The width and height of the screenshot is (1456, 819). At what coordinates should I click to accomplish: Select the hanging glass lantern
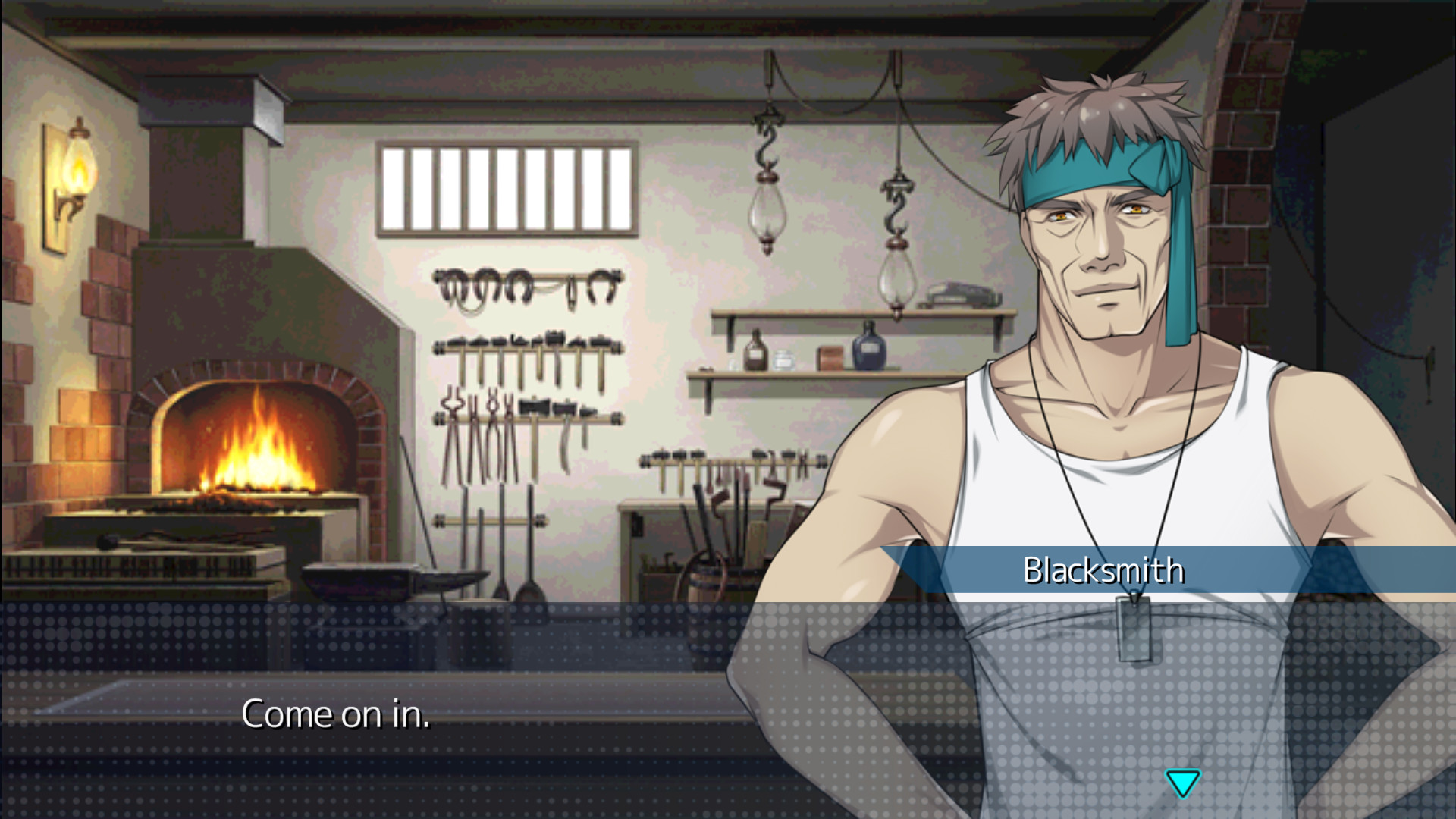pos(767,205)
